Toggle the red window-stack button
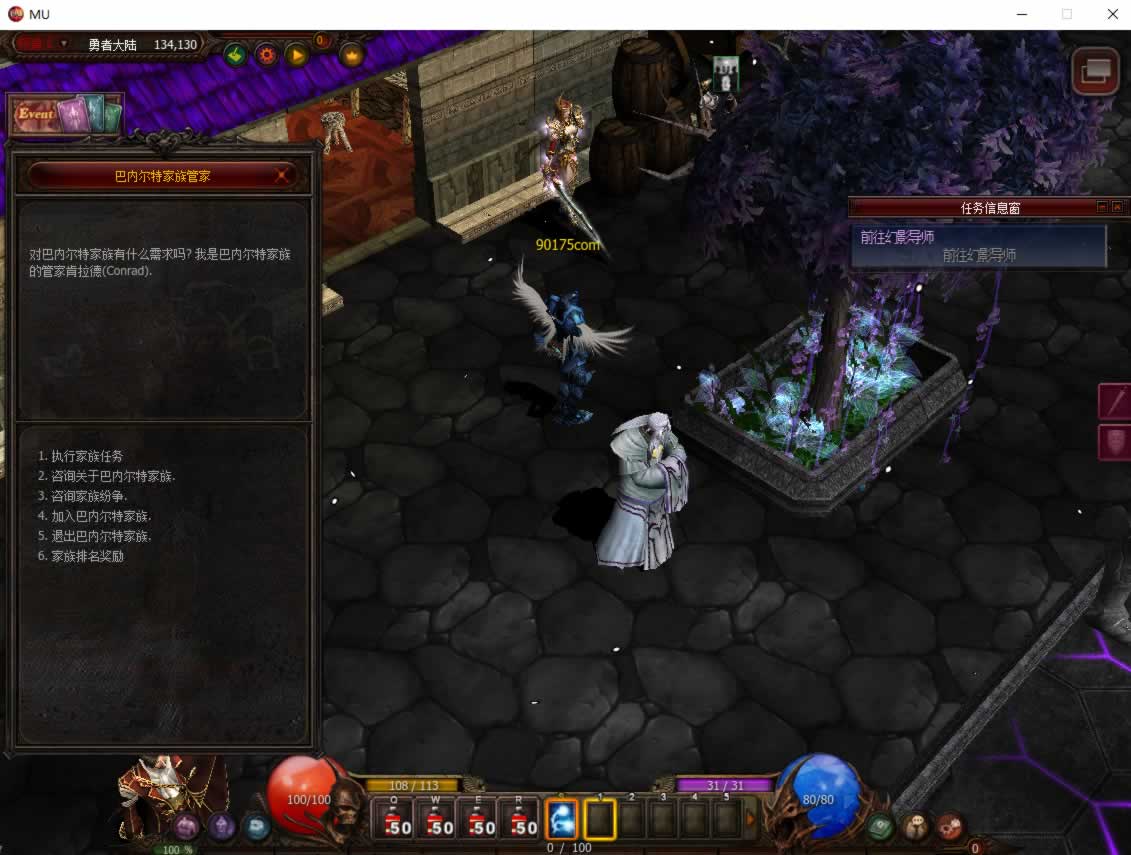The image size is (1131, 855). click(1095, 72)
